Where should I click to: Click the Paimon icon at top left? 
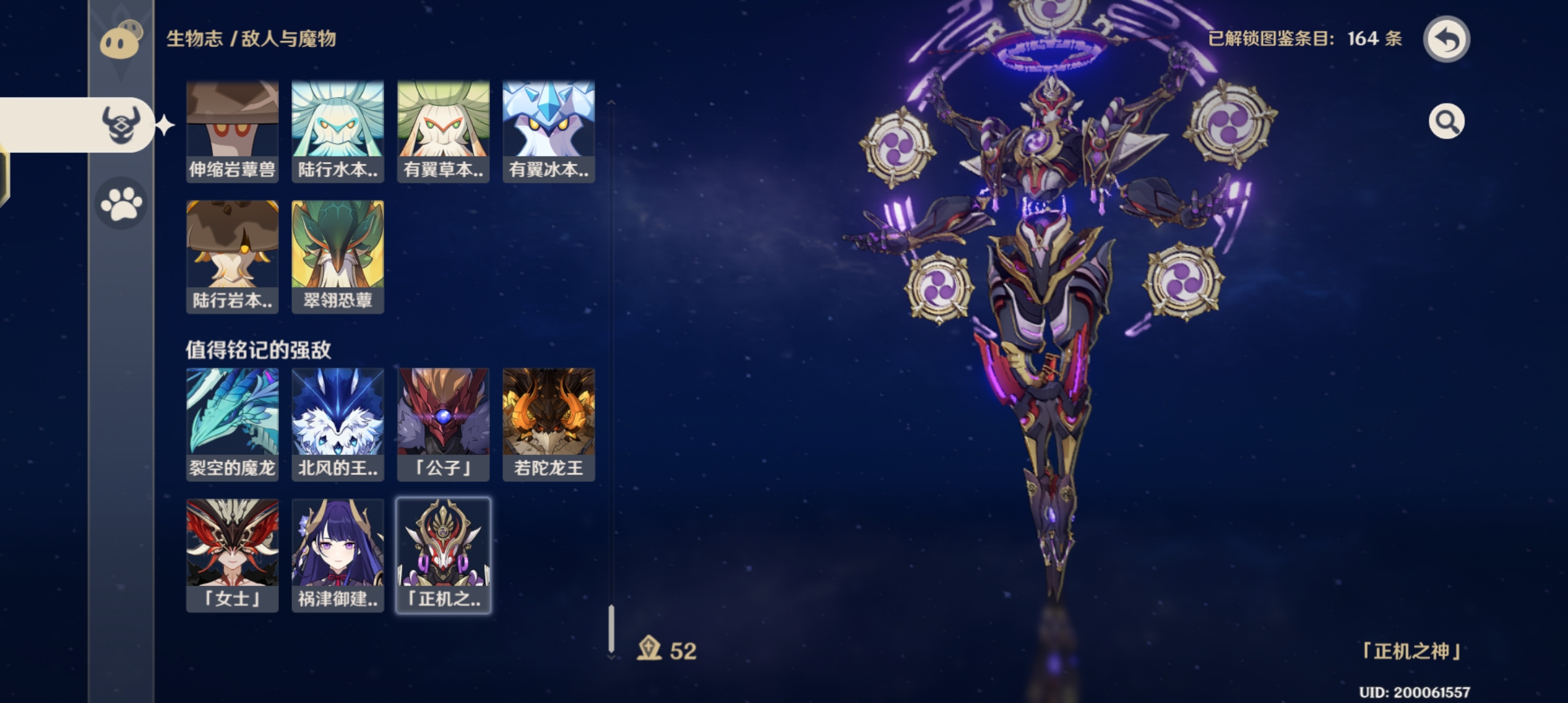point(121,40)
